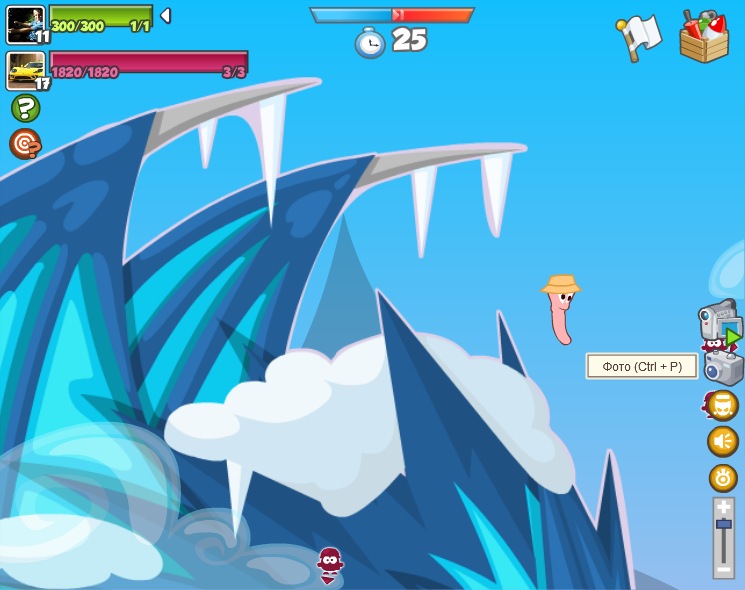Surrender with the white flag button
Viewport: 745px width, 590px height.
coord(638,35)
